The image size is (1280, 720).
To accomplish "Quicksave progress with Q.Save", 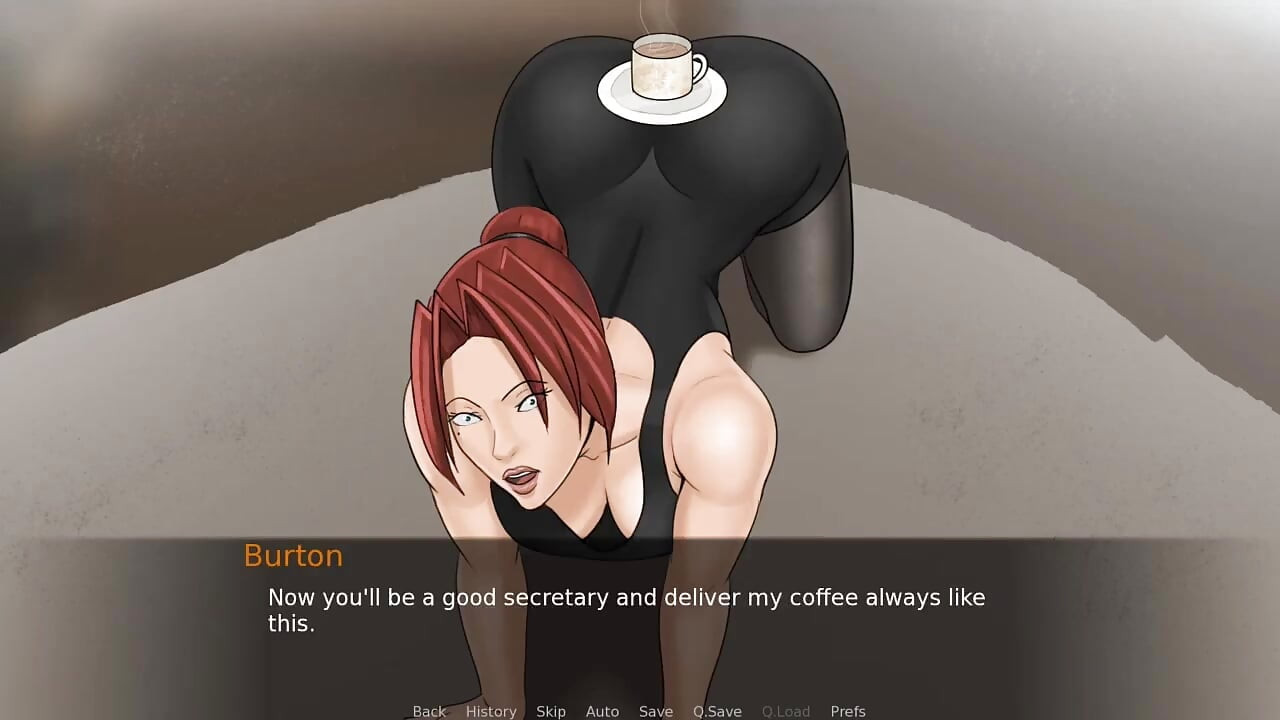I will tap(716, 711).
